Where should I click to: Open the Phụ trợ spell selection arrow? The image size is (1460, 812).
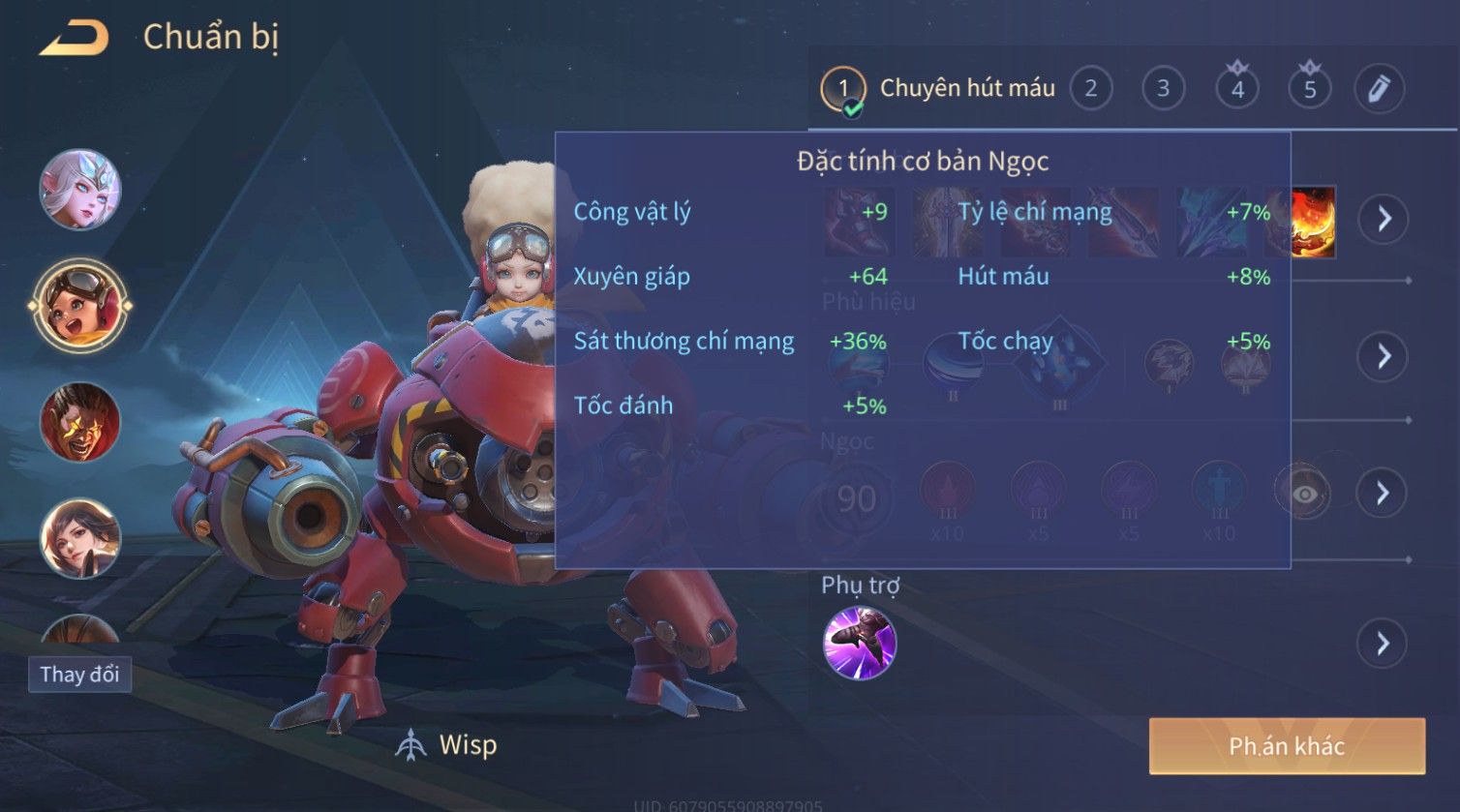pyautogui.click(x=1383, y=644)
